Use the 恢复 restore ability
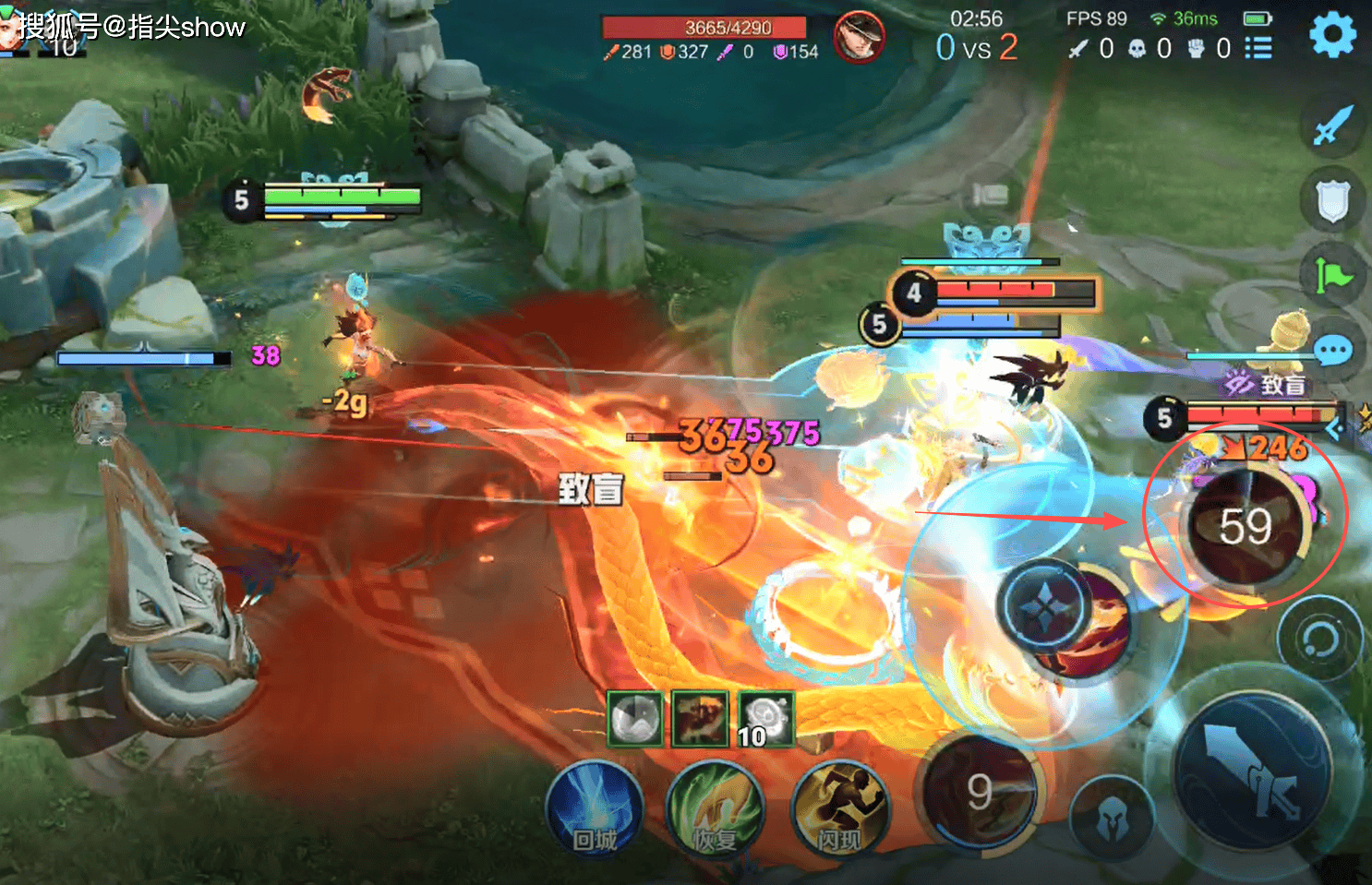1372x885 pixels. (x=715, y=810)
